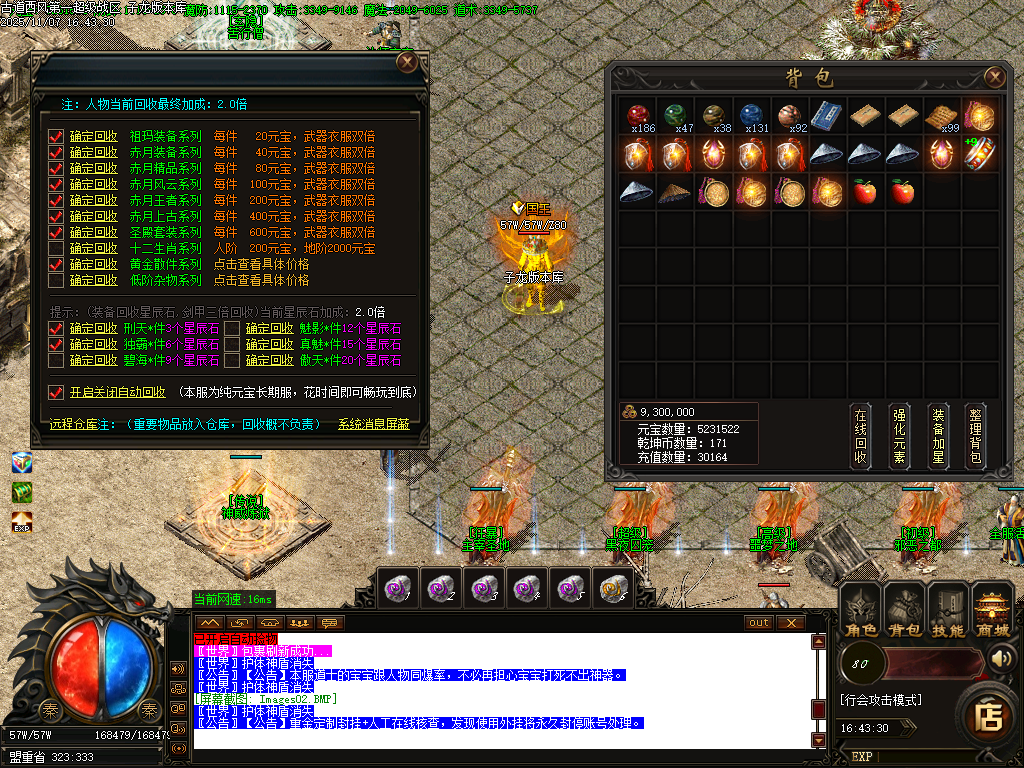Enable recycling for 十二生肖系列
1024x768 pixels.
(x=56, y=248)
